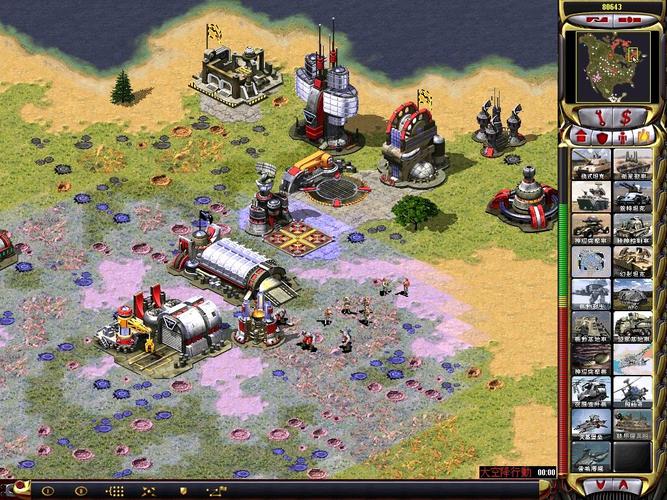Click the scatter arrows command button
Image resolution: width=667 pixels, height=500 pixels.
click(147, 492)
